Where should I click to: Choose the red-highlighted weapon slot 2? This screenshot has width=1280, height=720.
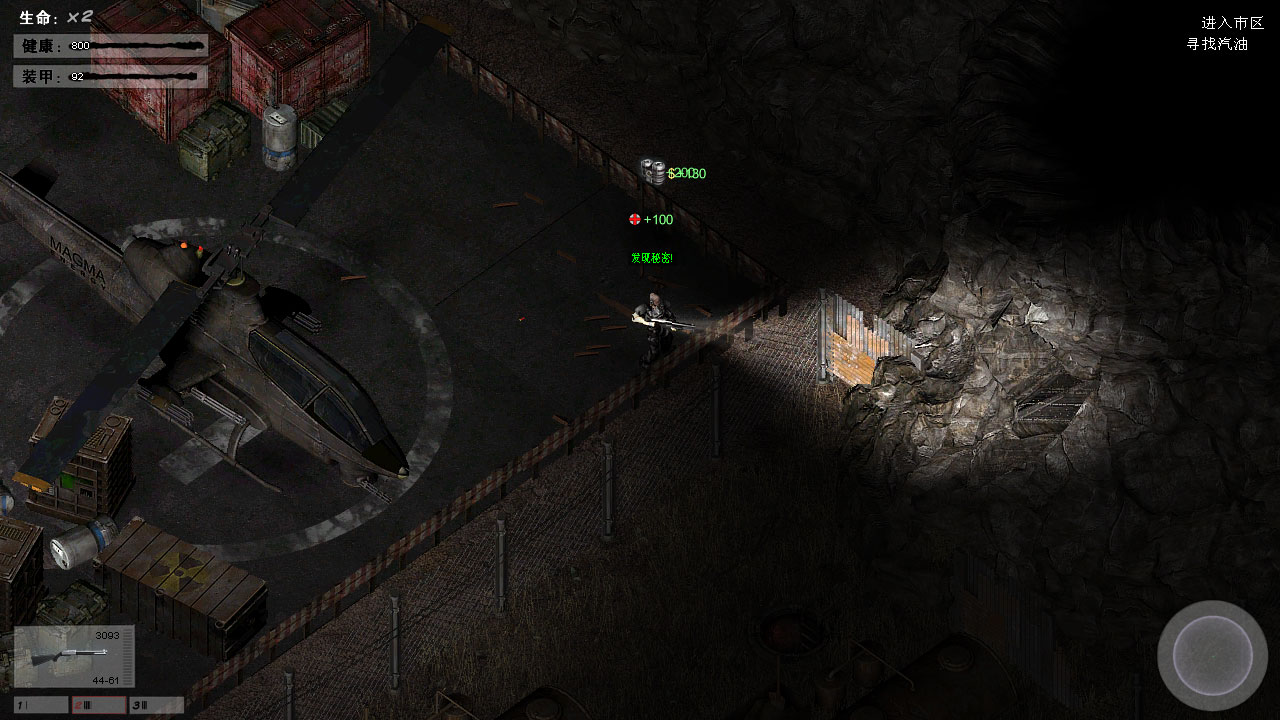click(x=98, y=705)
